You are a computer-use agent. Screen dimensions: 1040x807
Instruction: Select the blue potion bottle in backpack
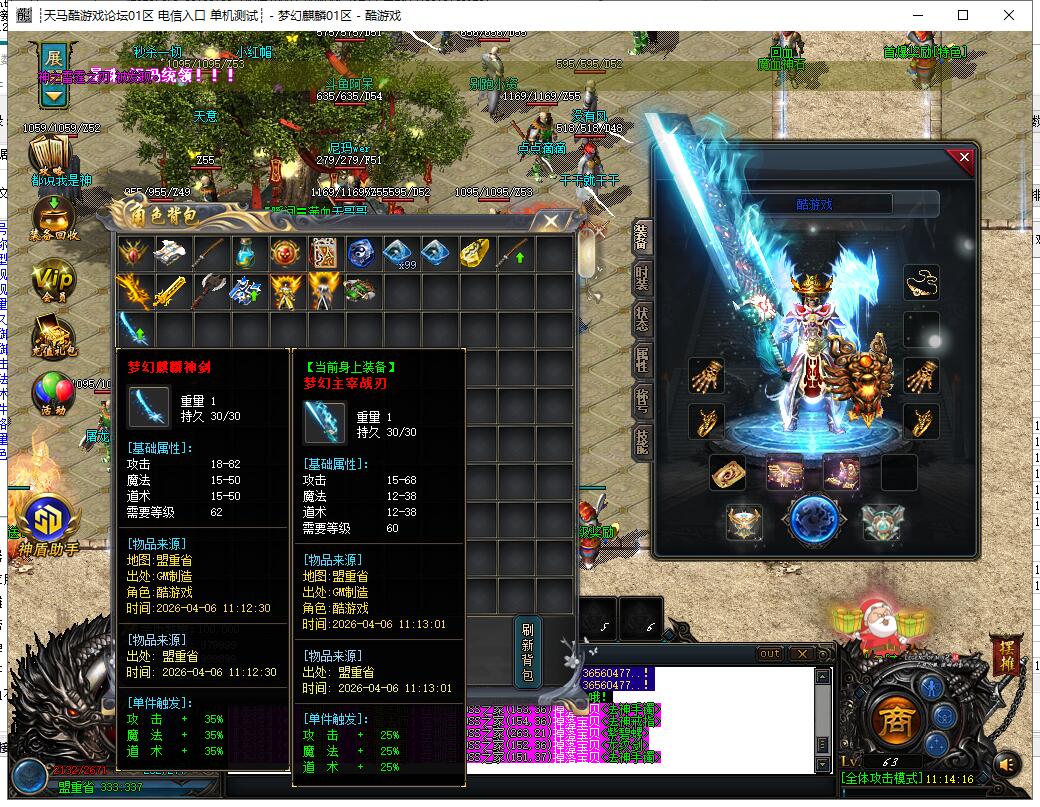[x=249, y=253]
